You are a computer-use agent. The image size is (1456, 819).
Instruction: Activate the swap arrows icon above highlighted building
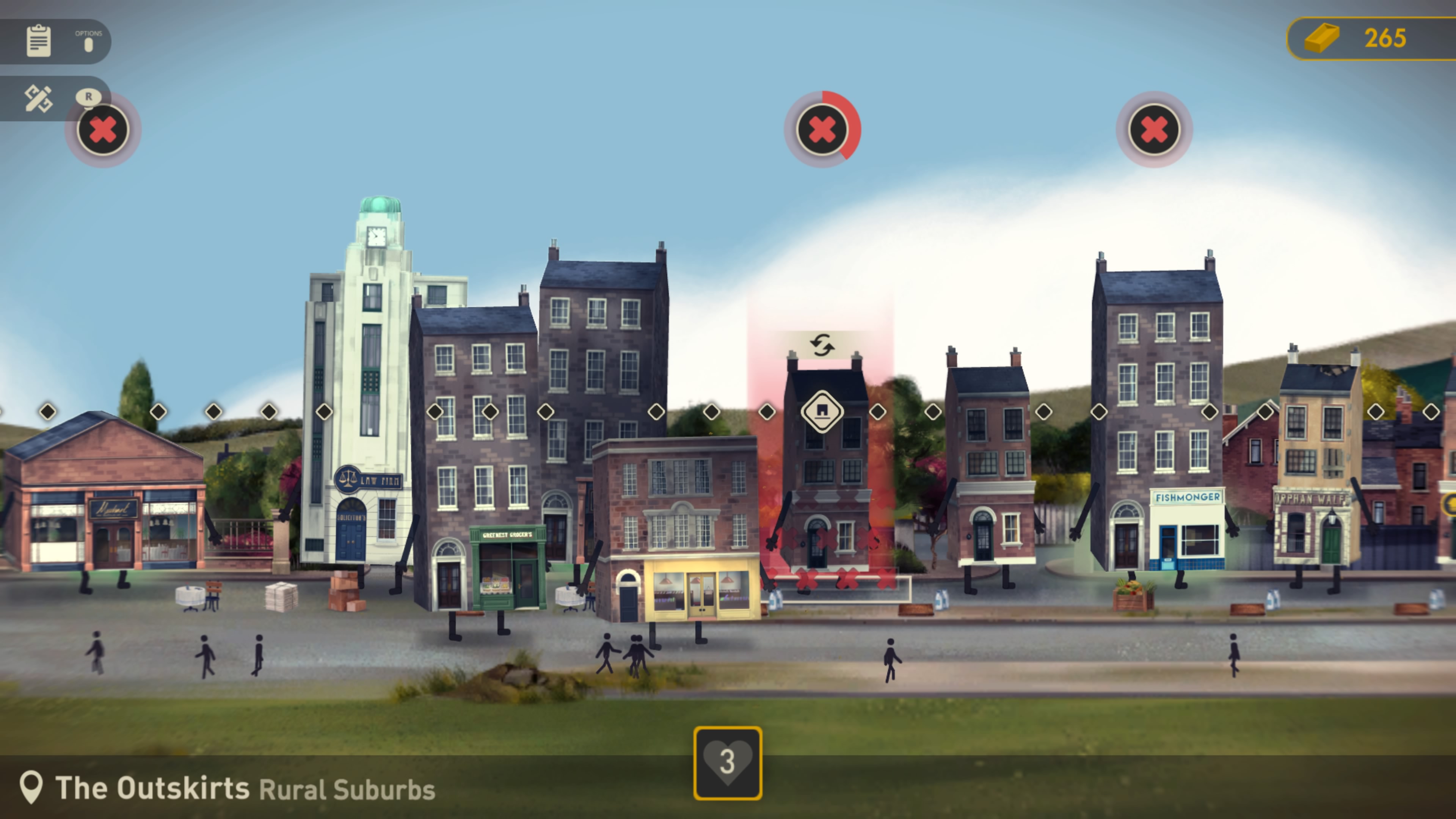822,345
